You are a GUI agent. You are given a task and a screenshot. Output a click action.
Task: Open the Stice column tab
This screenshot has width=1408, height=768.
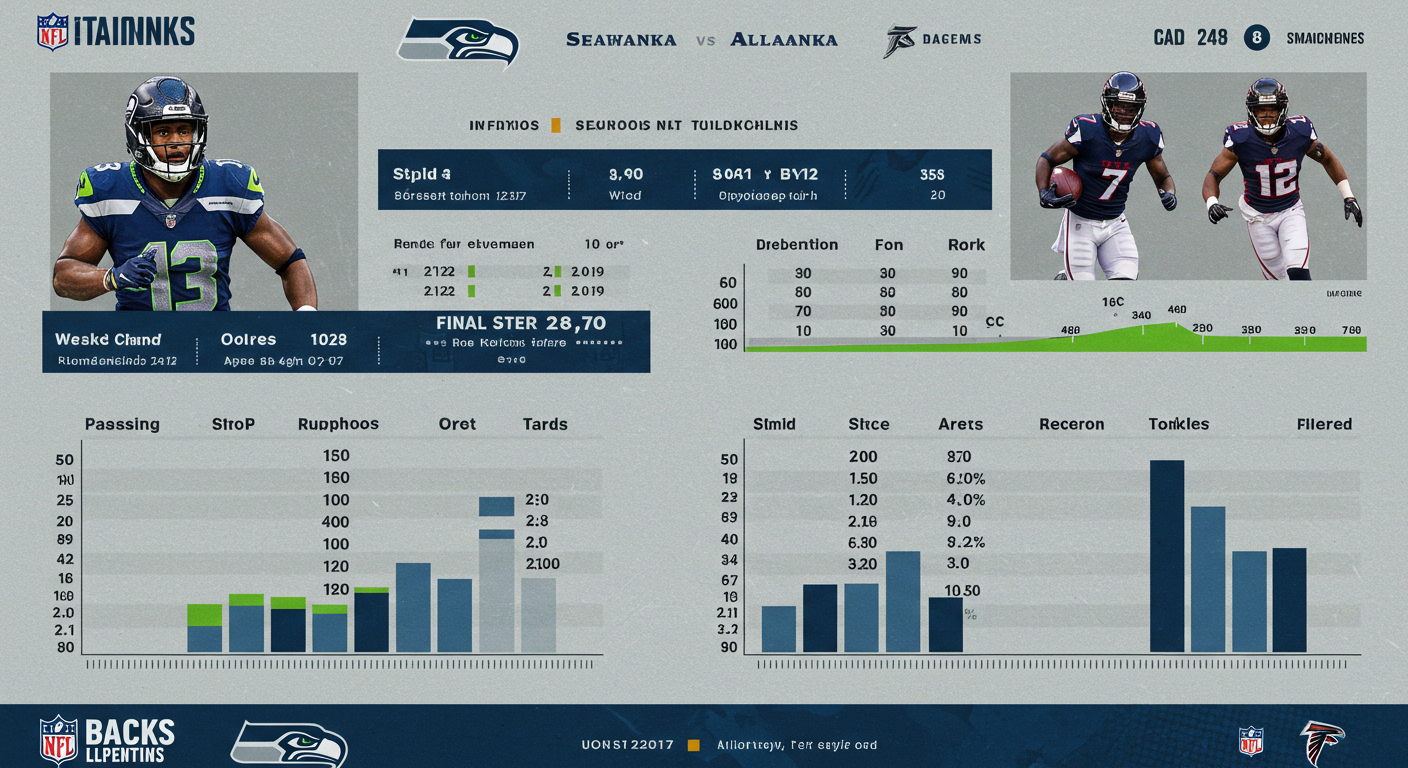click(868, 424)
